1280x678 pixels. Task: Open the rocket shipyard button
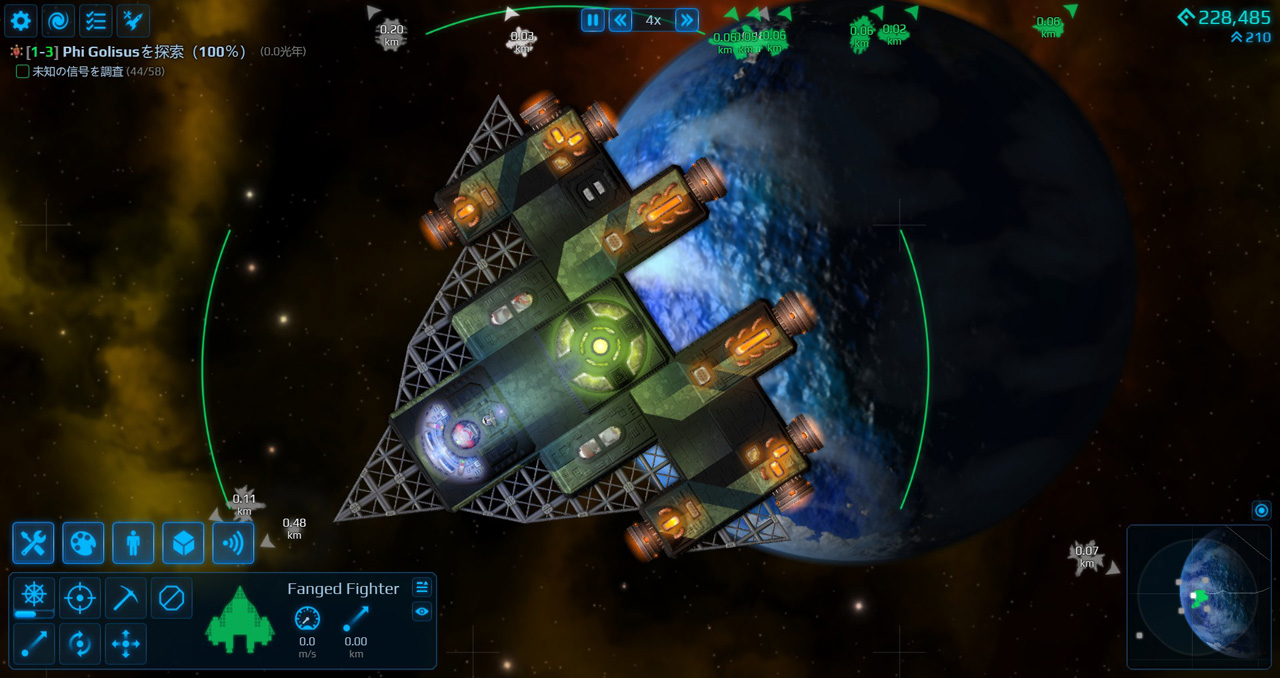133,20
